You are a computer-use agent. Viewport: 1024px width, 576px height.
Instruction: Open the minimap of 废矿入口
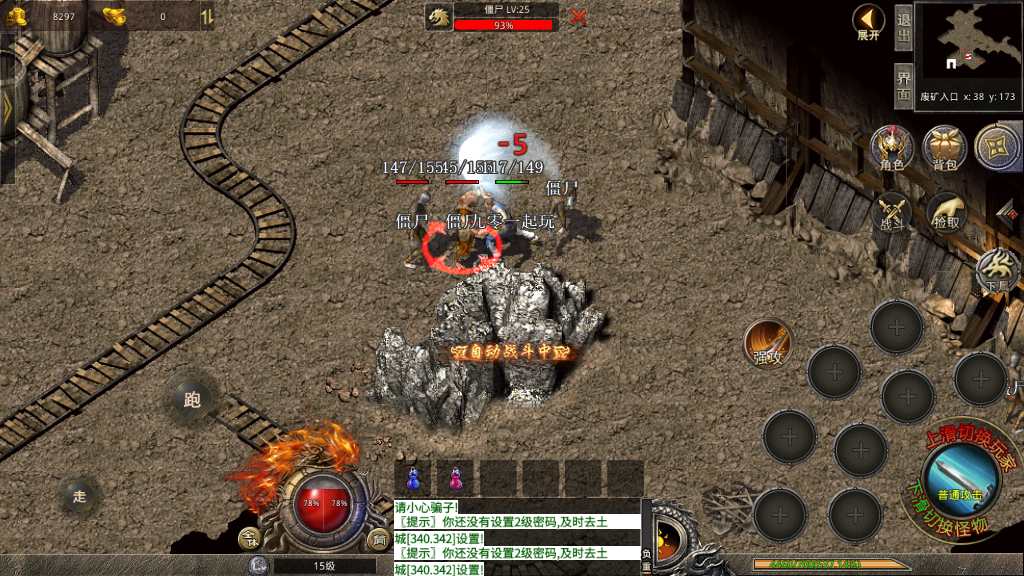point(965,45)
